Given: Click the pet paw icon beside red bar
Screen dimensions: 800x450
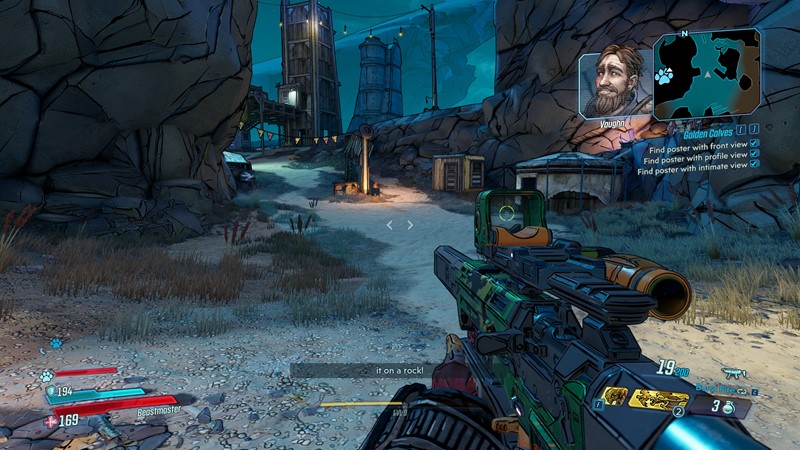Looking at the screenshot, I should tap(47, 377).
